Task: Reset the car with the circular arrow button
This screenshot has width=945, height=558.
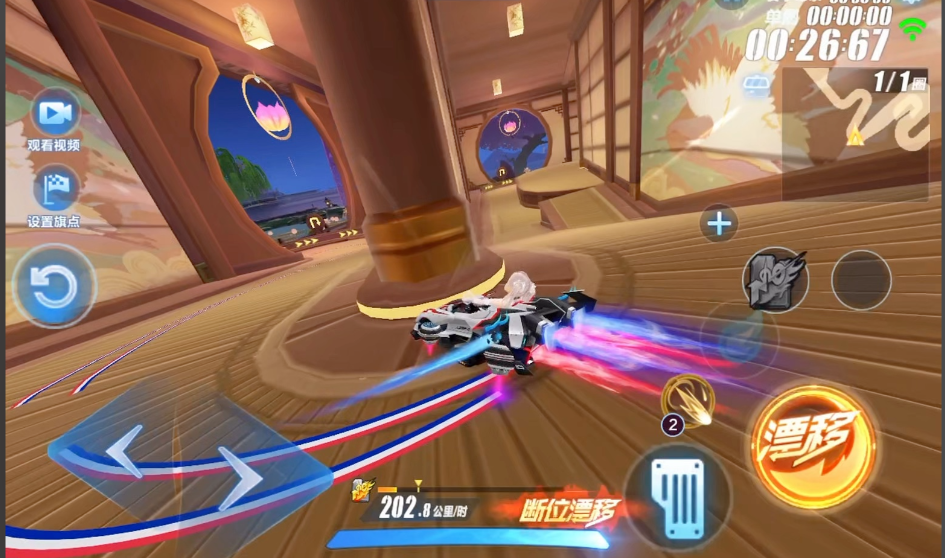Action: coord(54,286)
